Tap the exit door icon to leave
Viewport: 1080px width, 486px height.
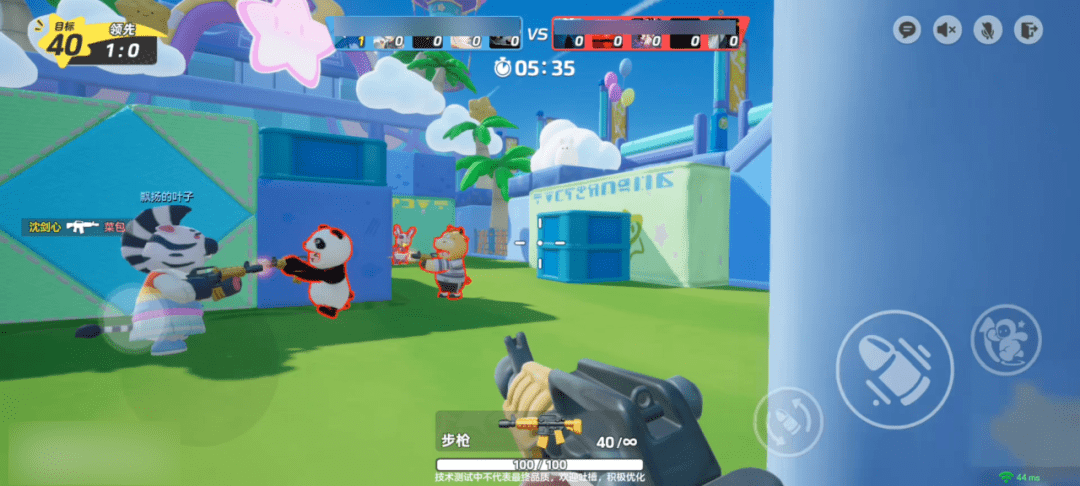(x=1027, y=30)
